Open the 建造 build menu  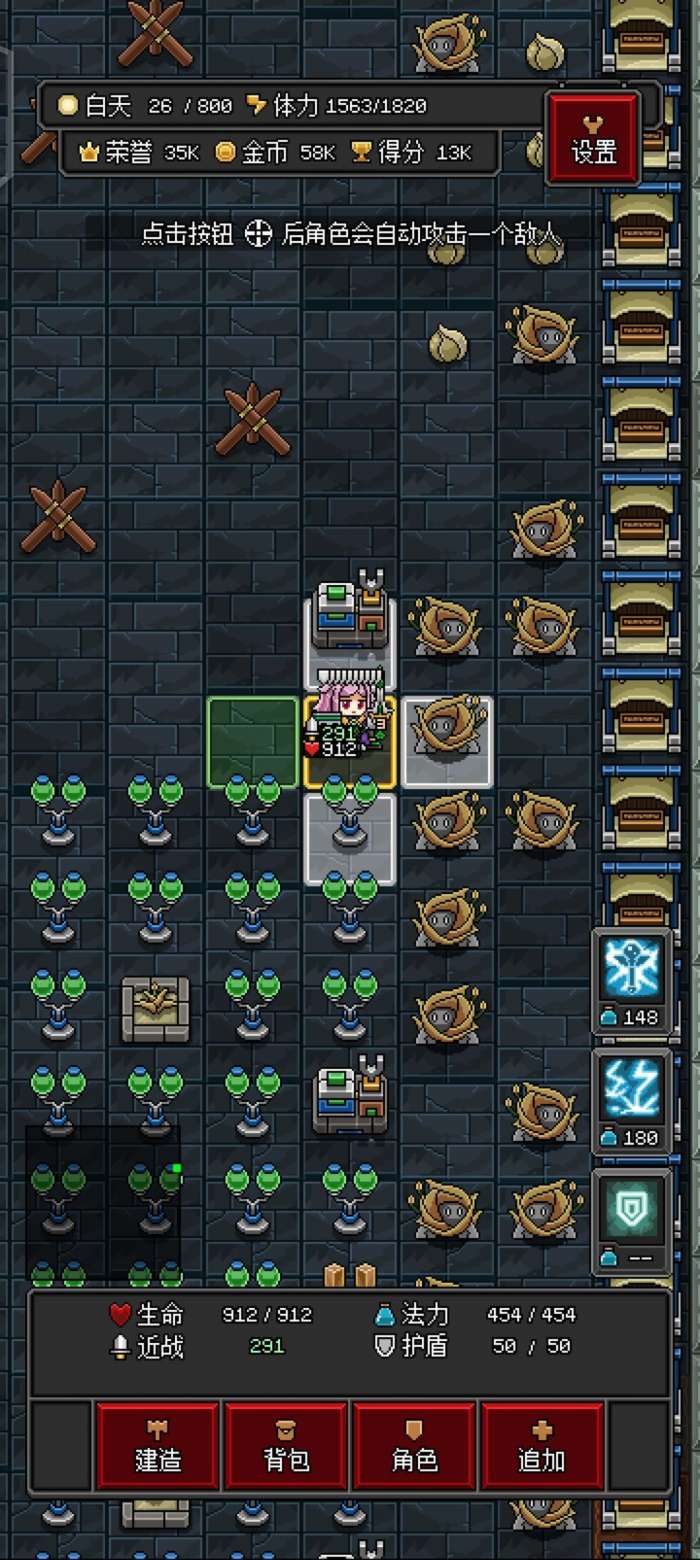pos(158,1446)
